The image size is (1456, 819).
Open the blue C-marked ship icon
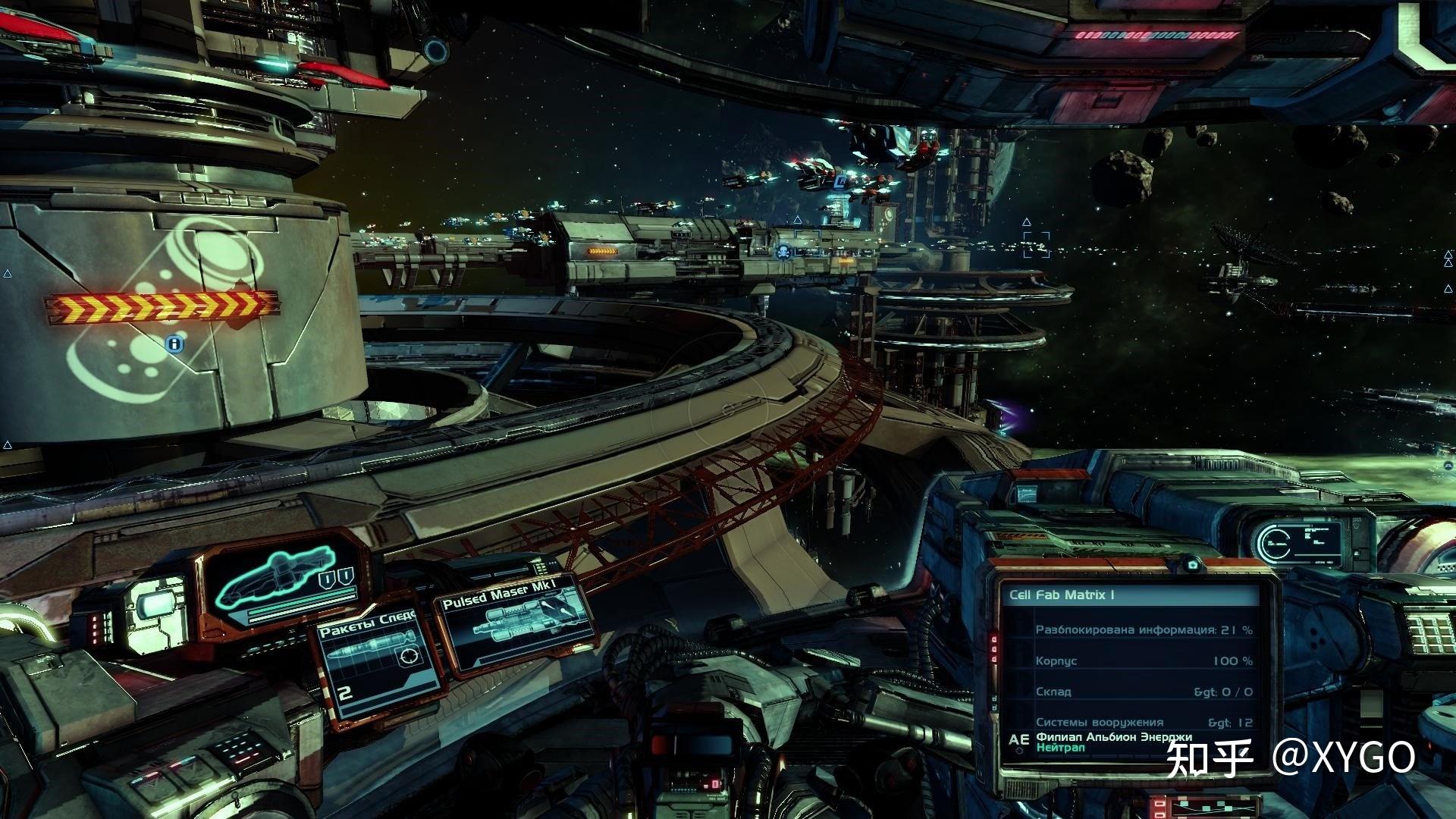click(x=839, y=182)
